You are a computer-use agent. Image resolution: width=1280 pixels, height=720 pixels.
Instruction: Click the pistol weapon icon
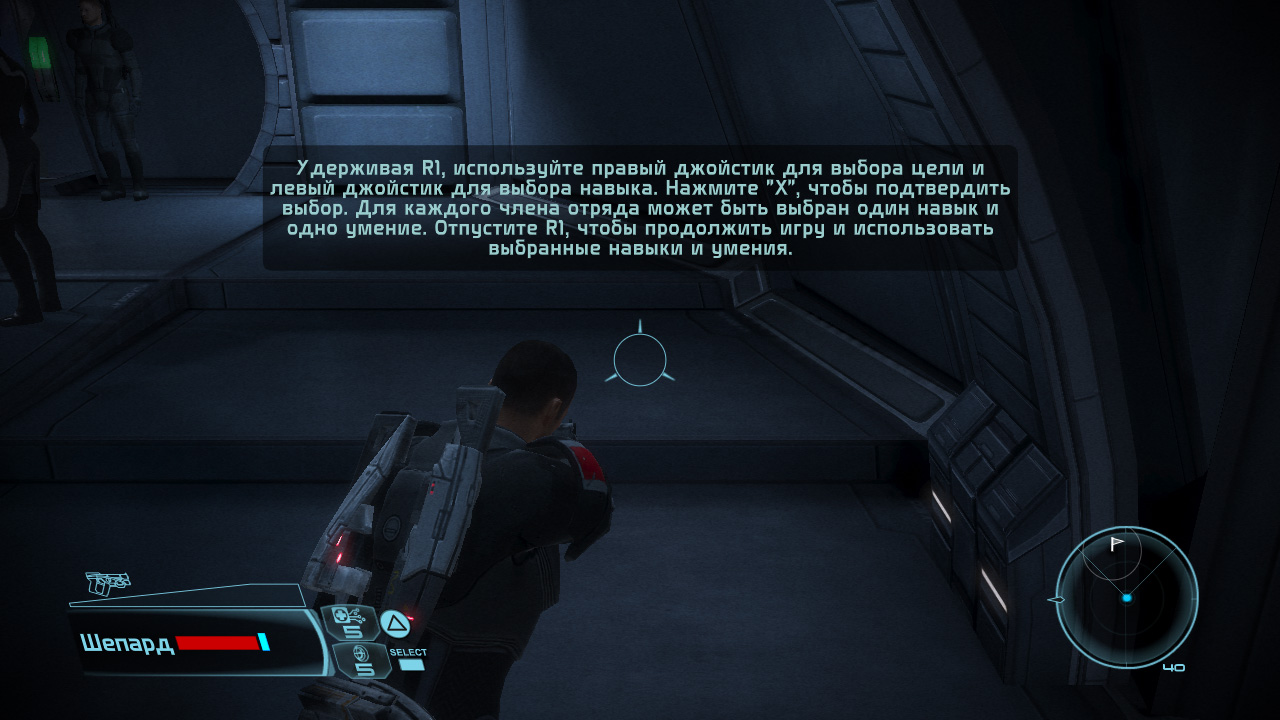point(107,582)
